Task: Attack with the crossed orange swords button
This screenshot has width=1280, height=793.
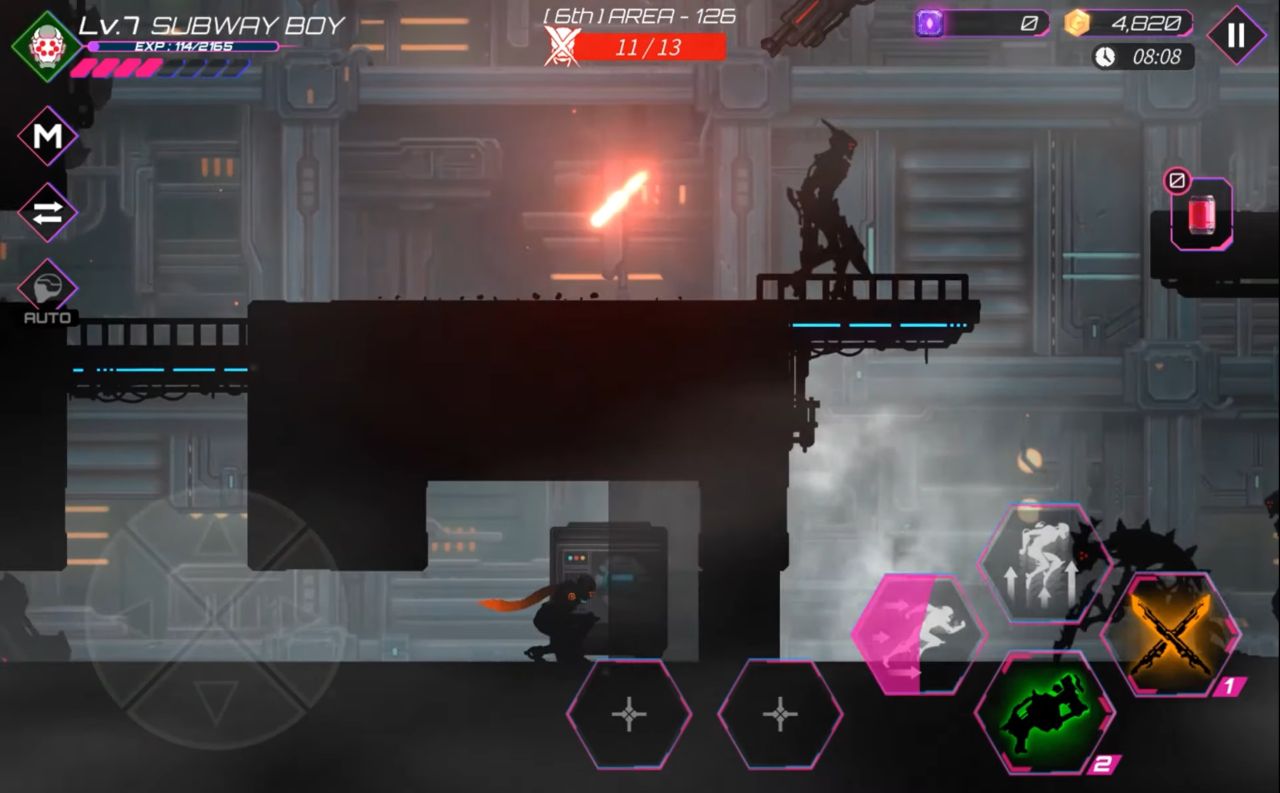Action: (1170, 634)
